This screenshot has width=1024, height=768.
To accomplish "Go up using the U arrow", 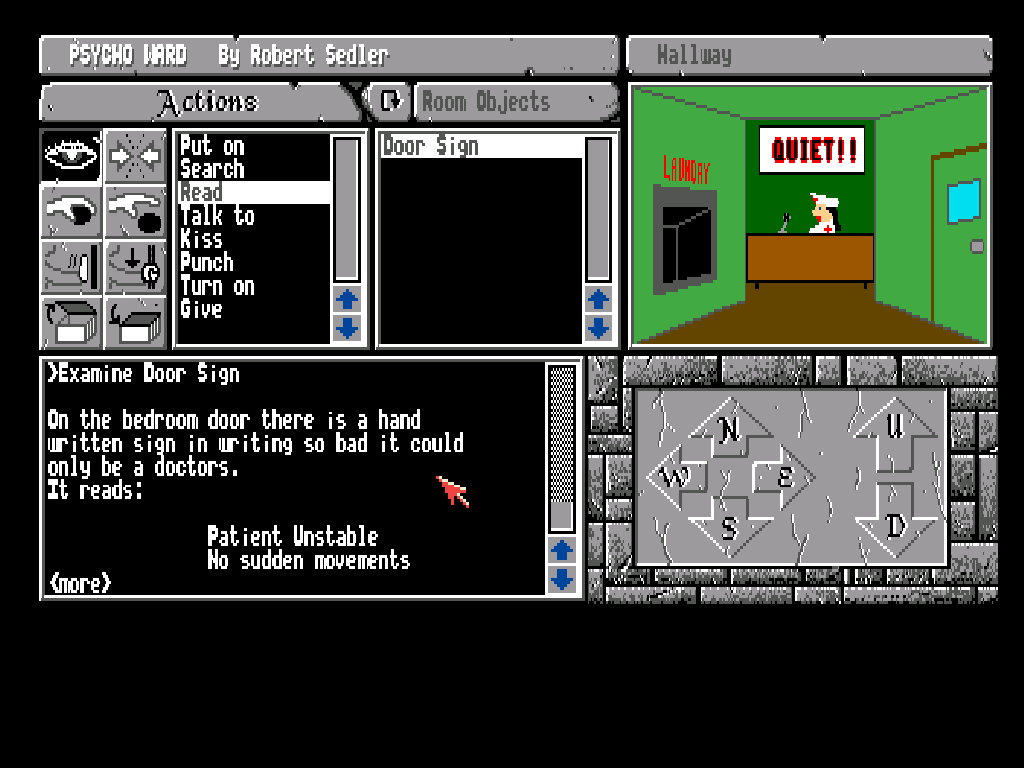I will click(x=897, y=428).
